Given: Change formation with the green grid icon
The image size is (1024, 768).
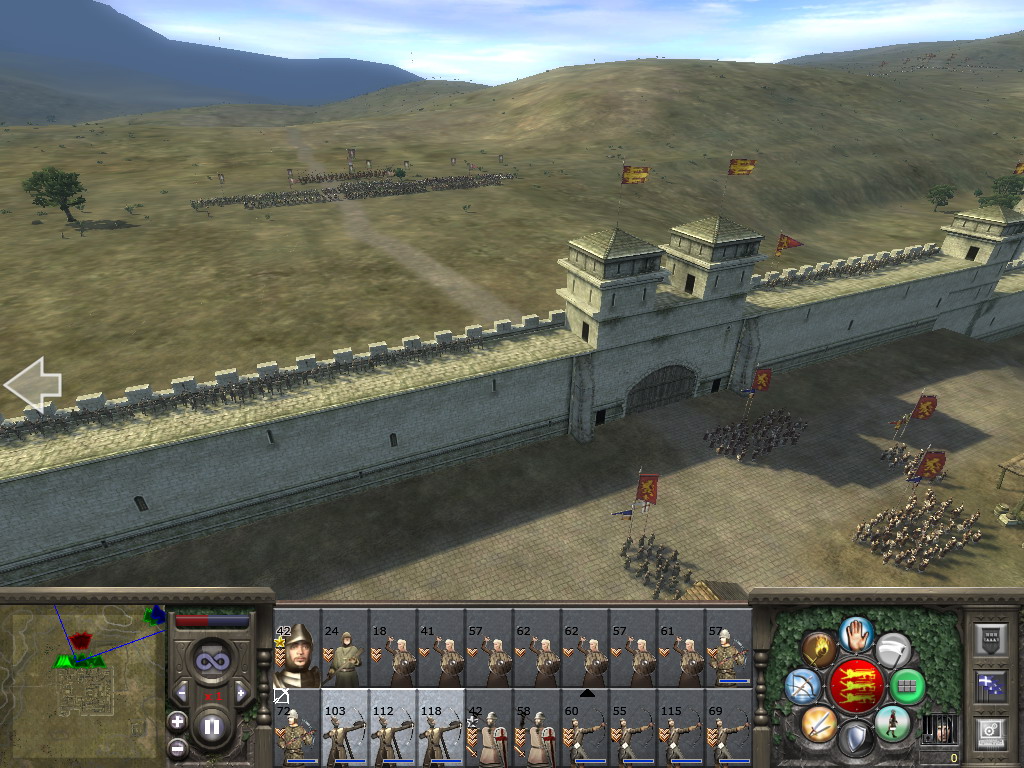Looking at the screenshot, I should tap(907, 686).
